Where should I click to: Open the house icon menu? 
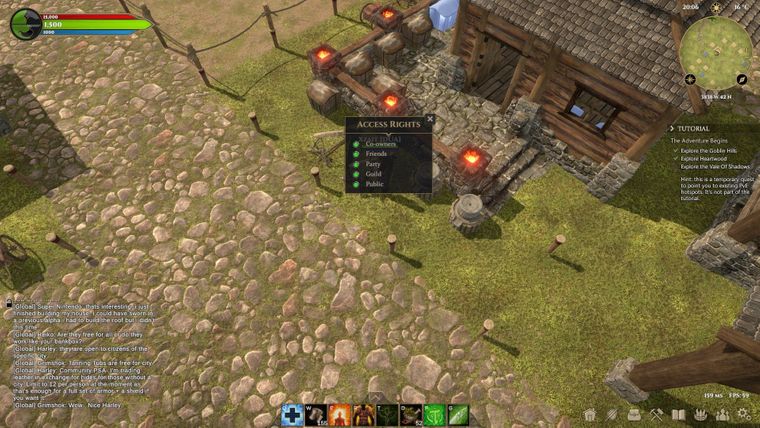point(590,414)
